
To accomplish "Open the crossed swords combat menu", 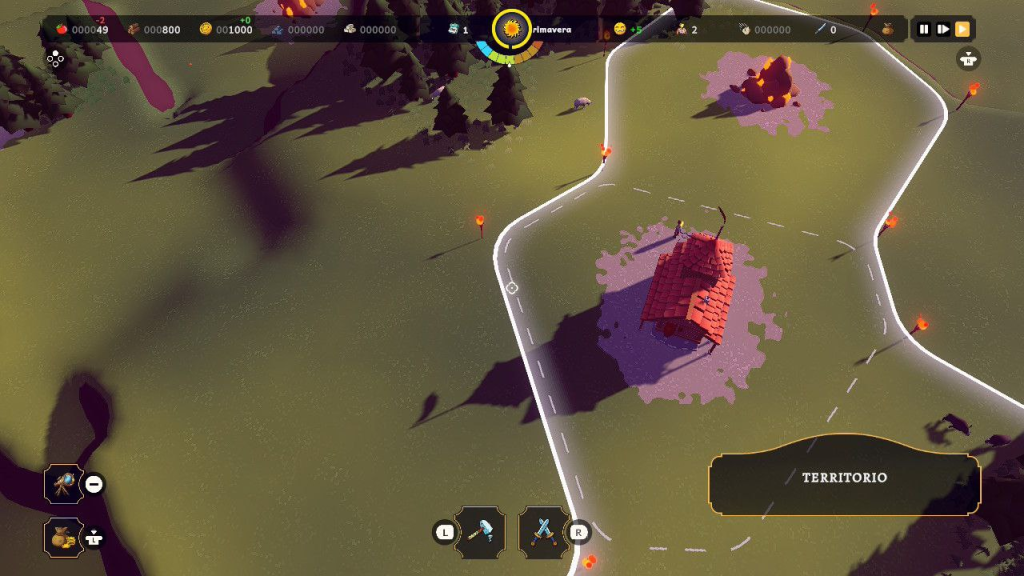I will click(543, 531).
